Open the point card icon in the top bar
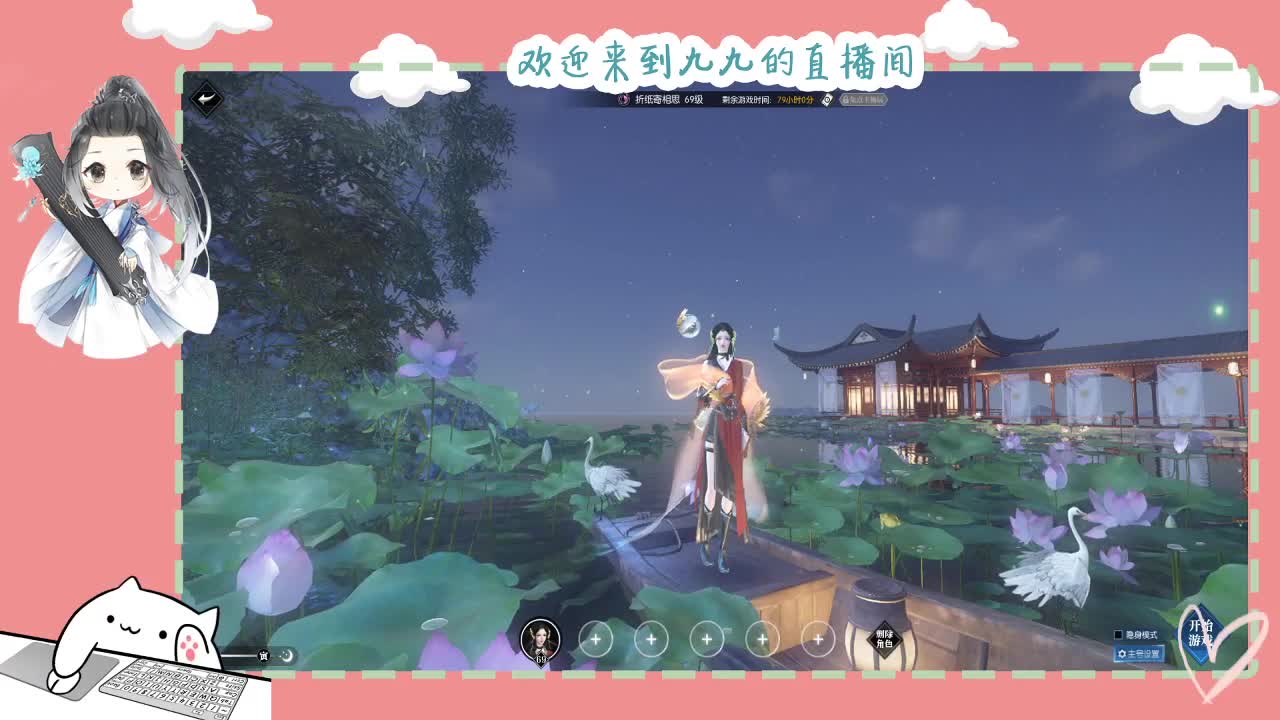 pos(827,100)
